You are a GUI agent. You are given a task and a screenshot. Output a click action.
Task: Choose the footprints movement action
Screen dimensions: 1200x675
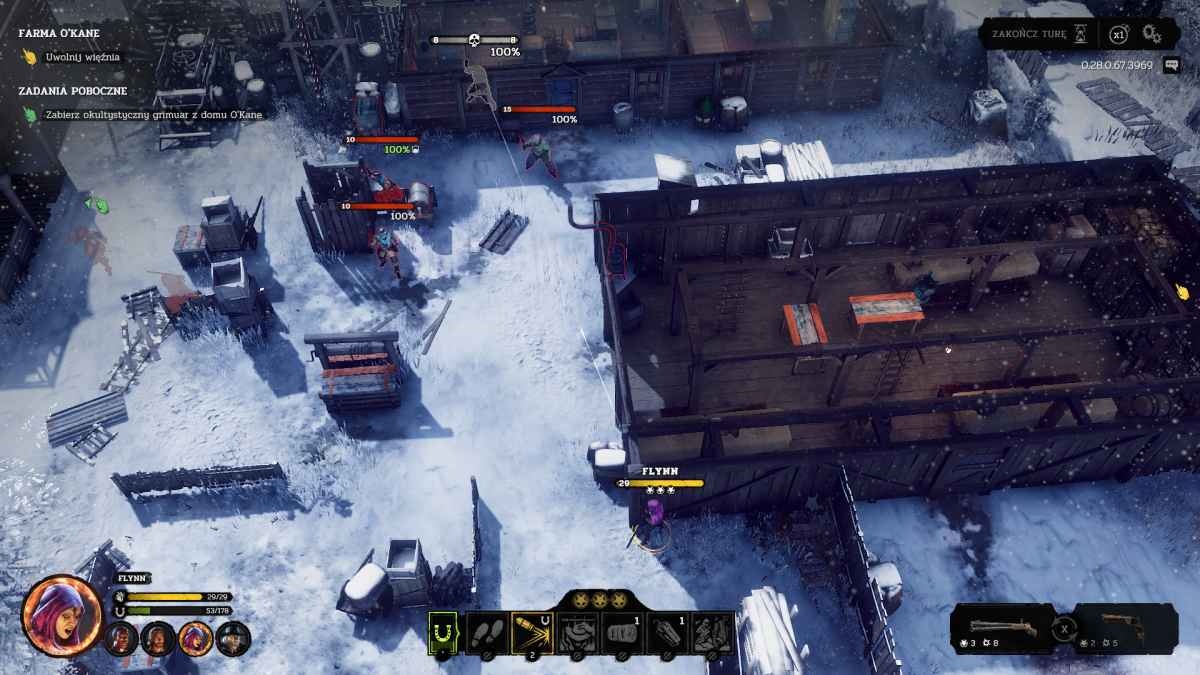click(x=488, y=633)
